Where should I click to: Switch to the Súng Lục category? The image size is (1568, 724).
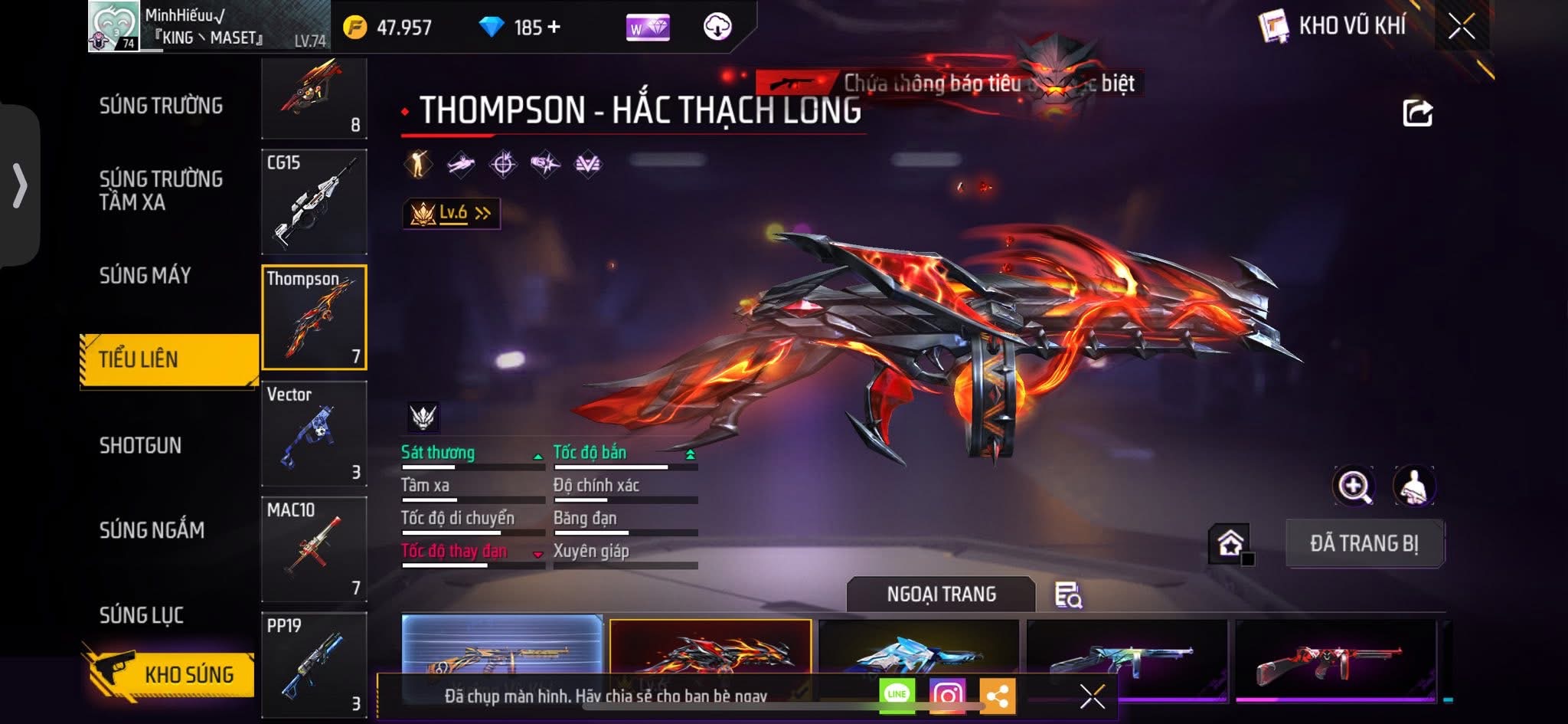pyautogui.click(x=142, y=614)
